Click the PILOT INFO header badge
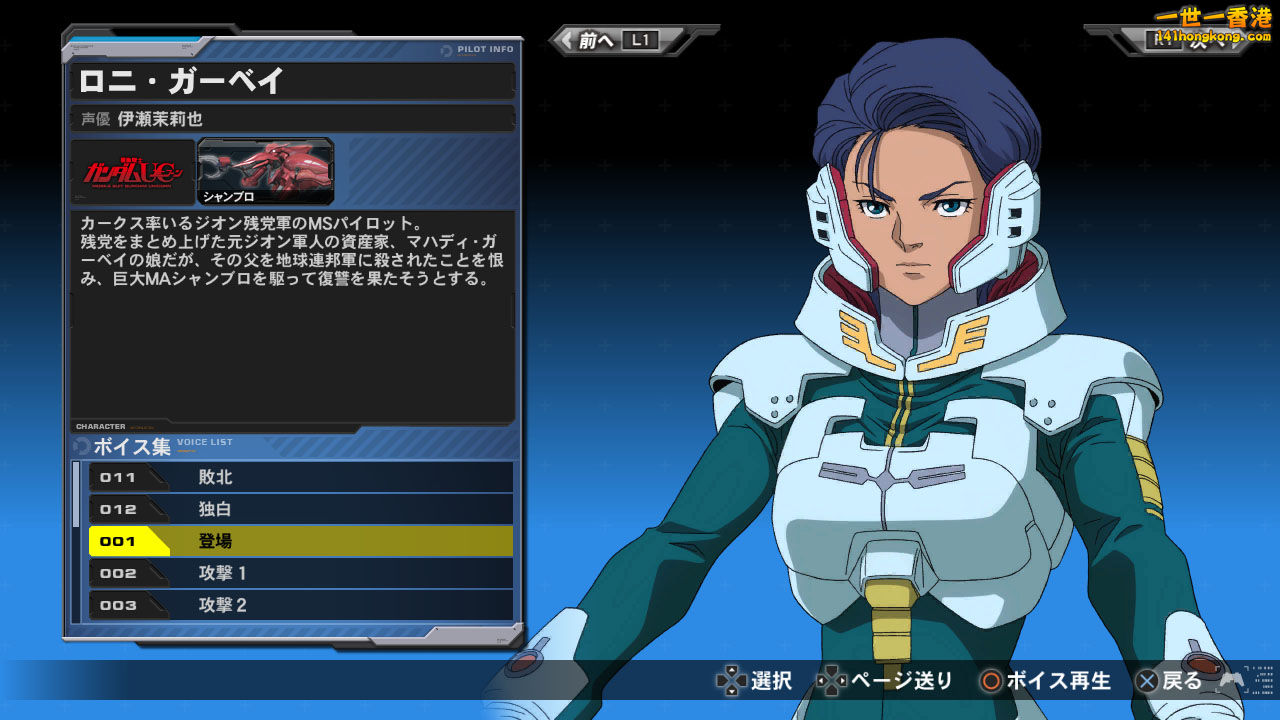1280x720 pixels. click(478, 48)
